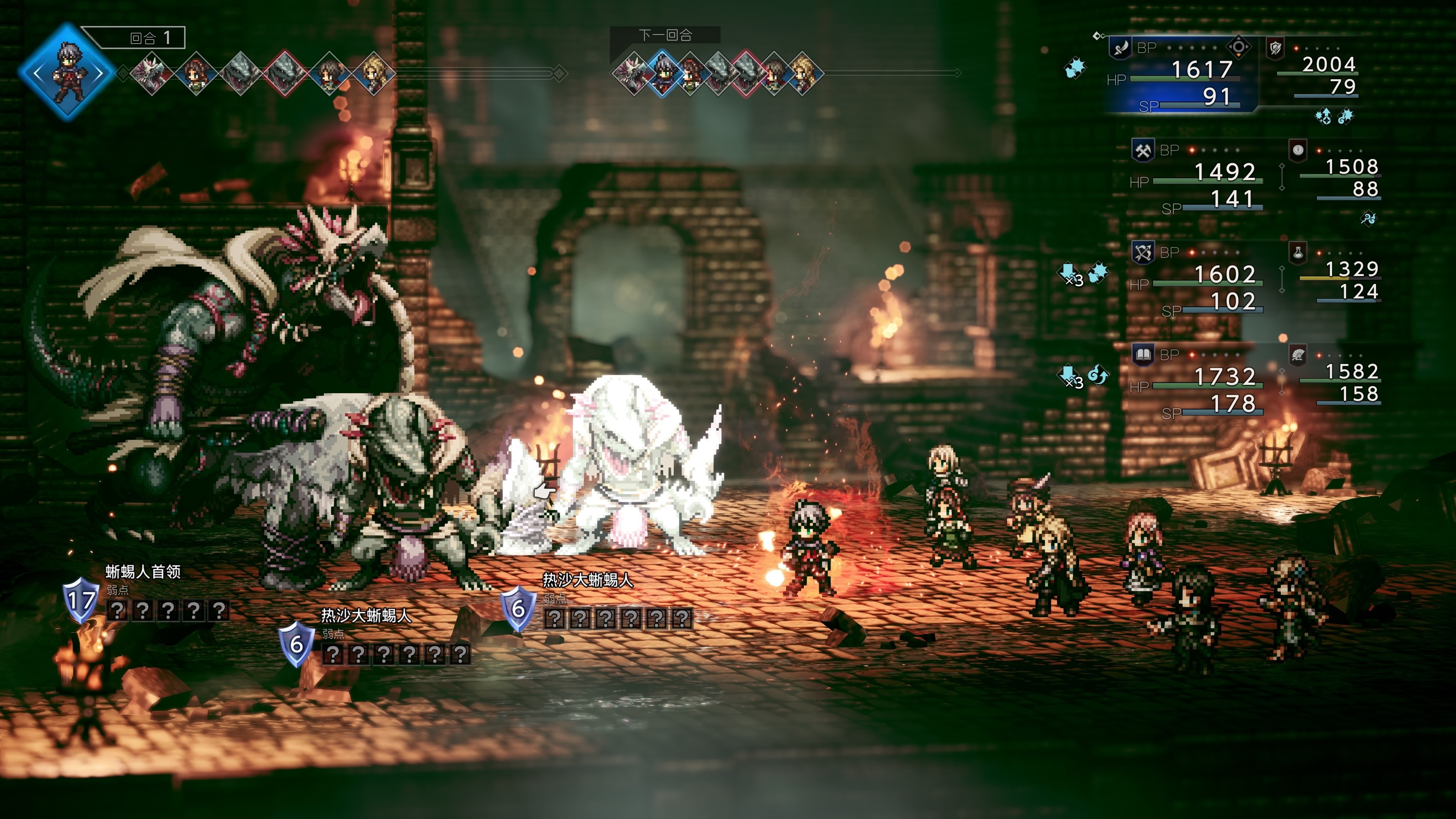Pick the dancer fan job icon

click(1298, 355)
